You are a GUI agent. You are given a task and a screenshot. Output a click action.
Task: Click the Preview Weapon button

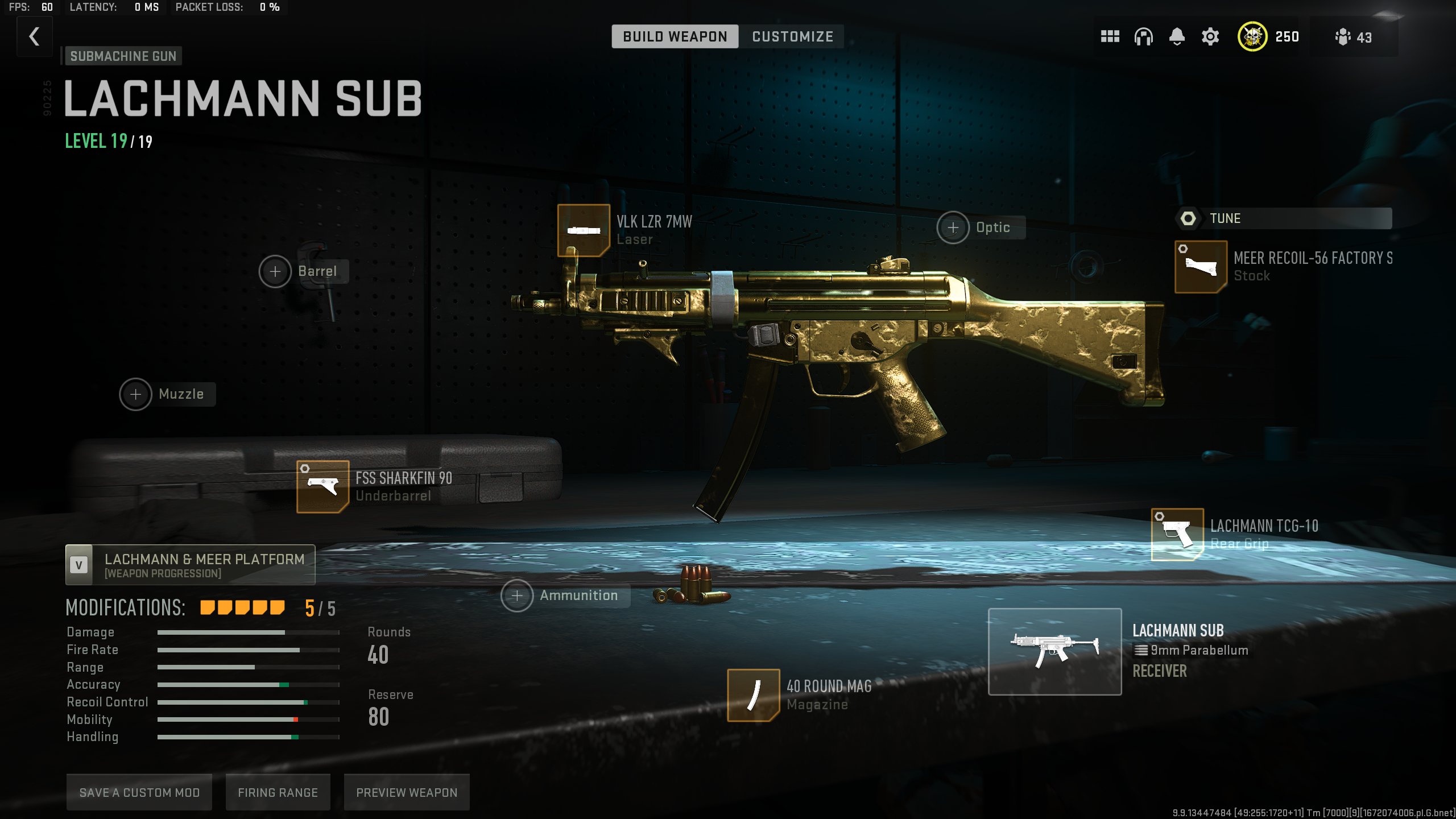coord(407,792)
